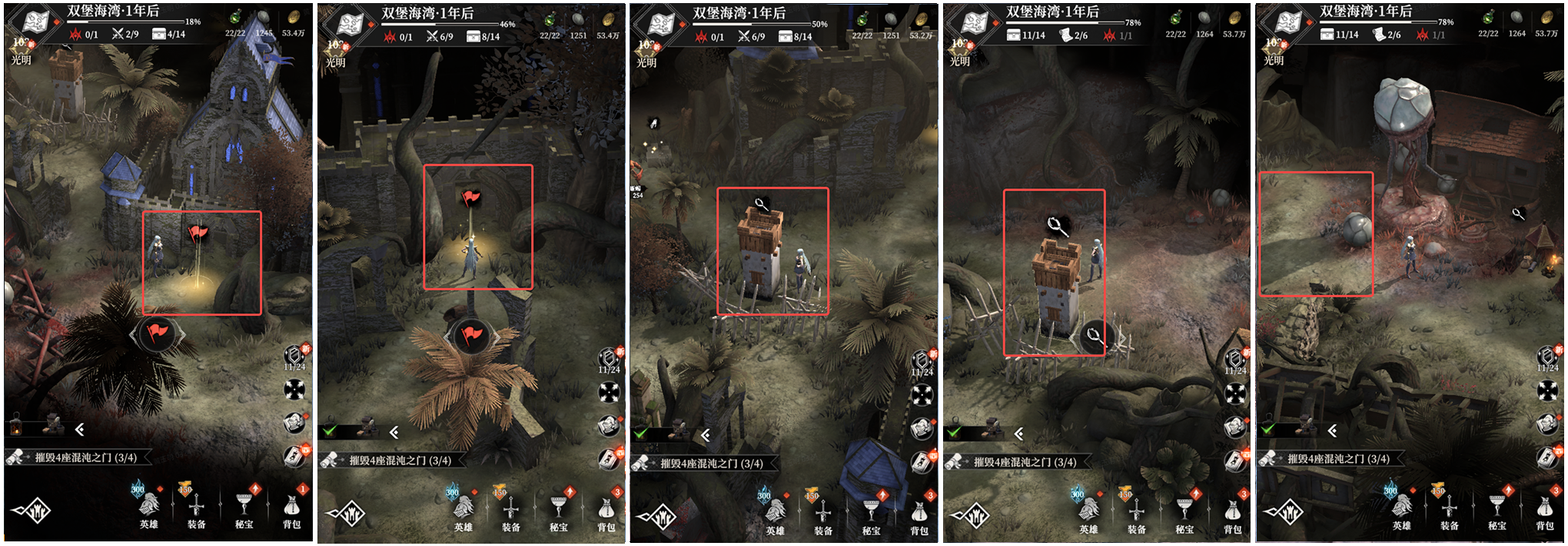Open the world map icon in the 46% screenshot
The image size is (1568, 546).
[x=350, y=25]
